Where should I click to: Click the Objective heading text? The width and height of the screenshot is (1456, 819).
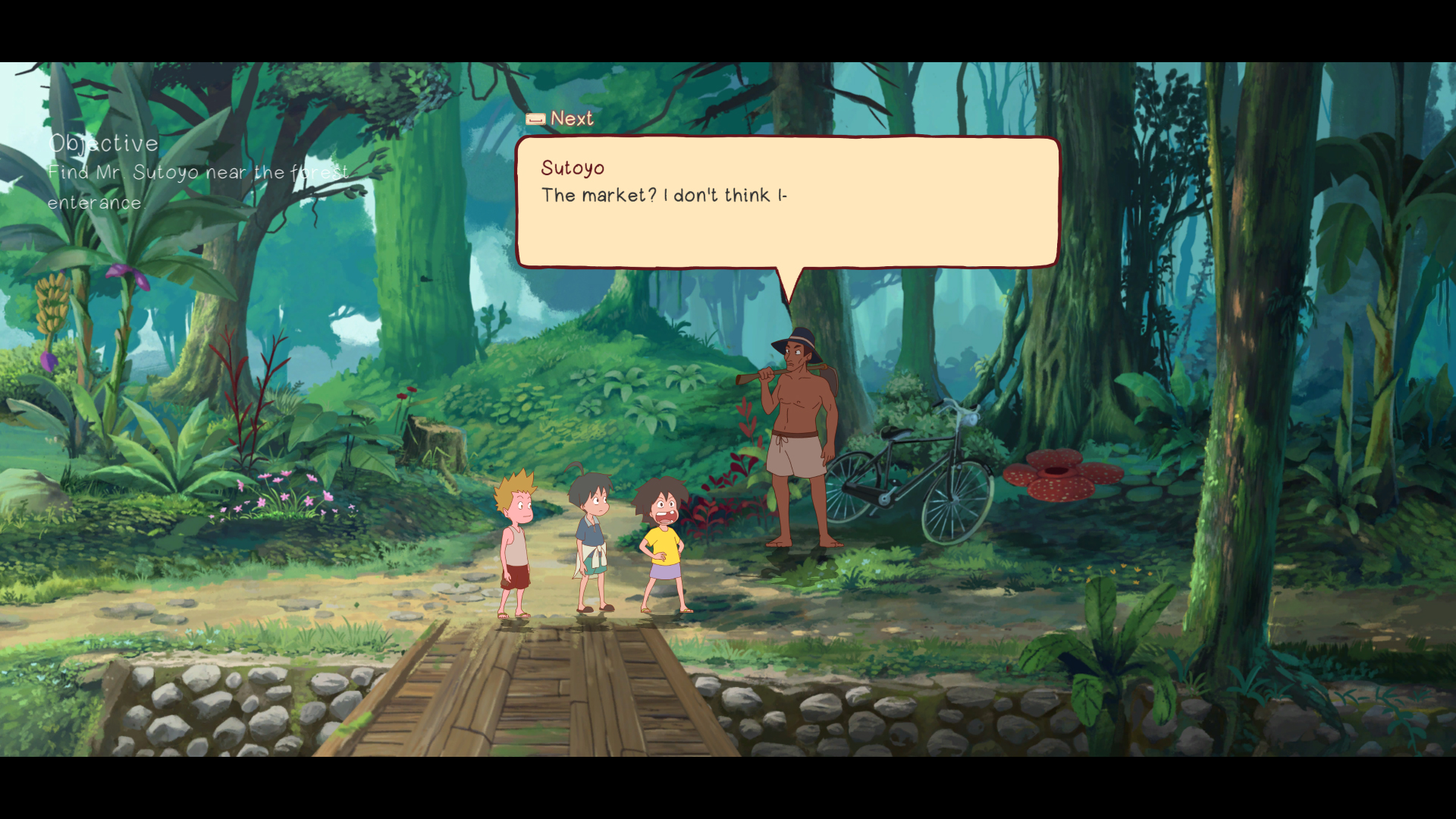103,143
